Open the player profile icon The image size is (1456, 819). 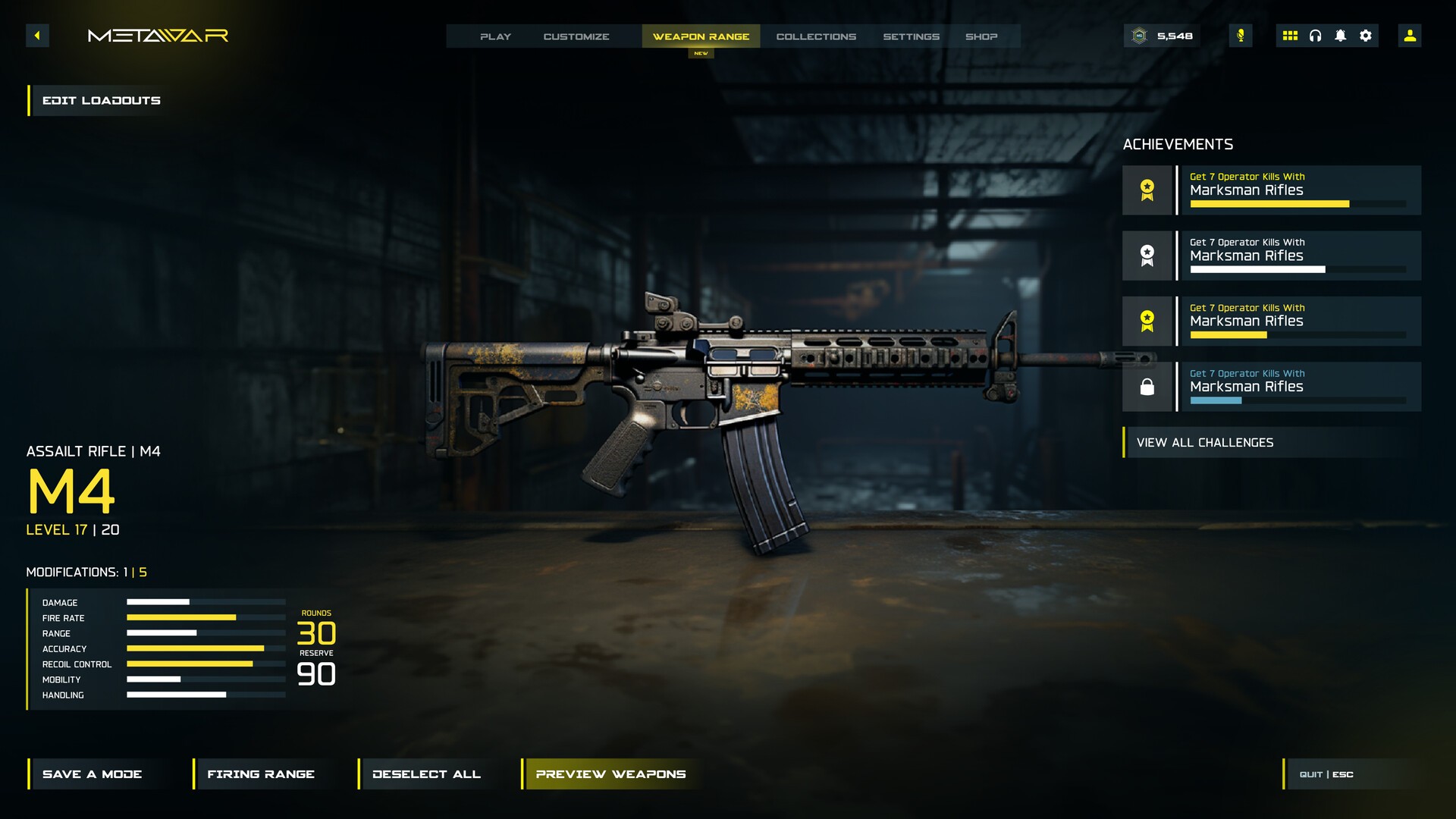click(x=1410, y=36)
